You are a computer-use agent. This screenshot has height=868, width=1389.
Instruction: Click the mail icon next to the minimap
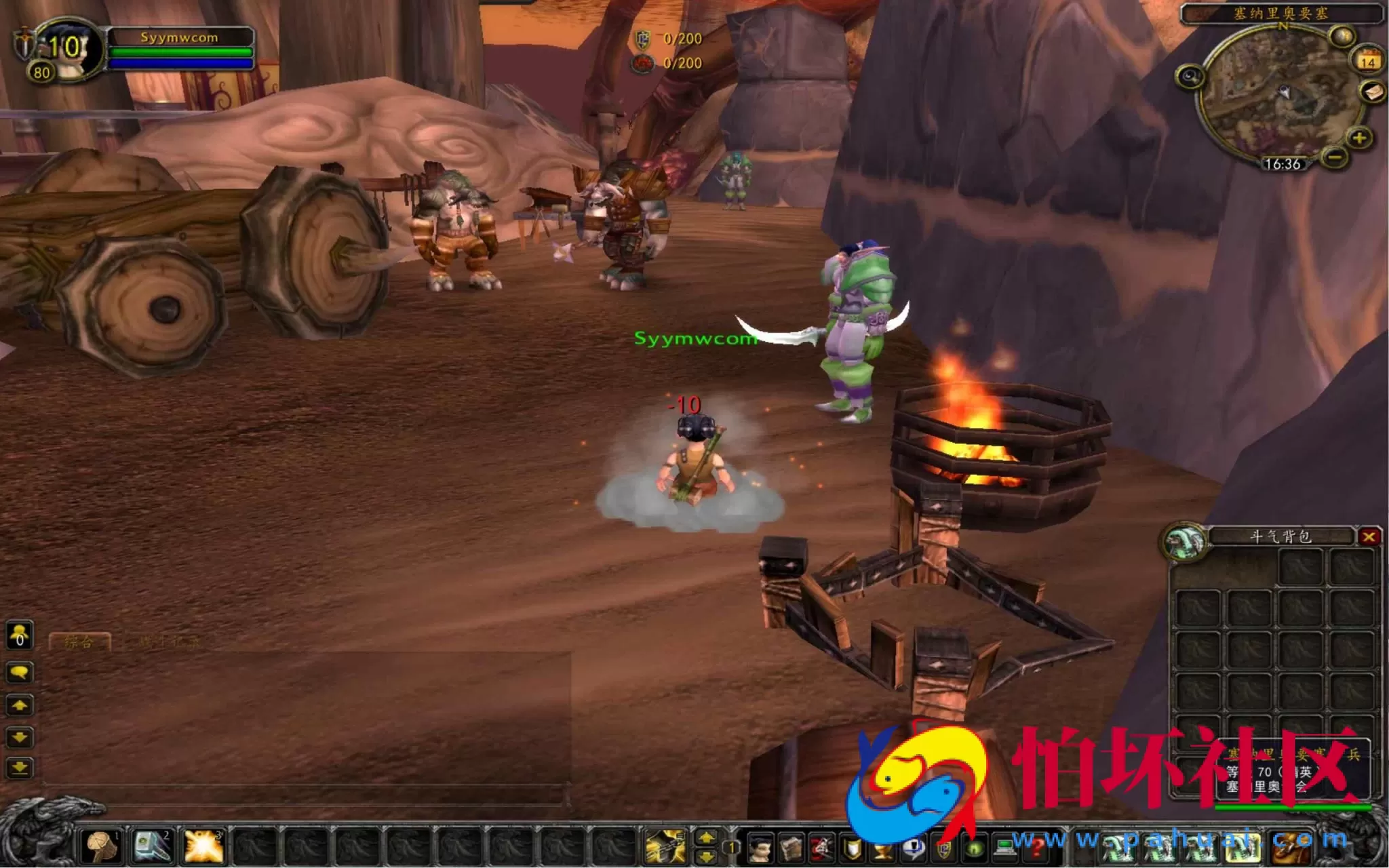point(1372,92)
